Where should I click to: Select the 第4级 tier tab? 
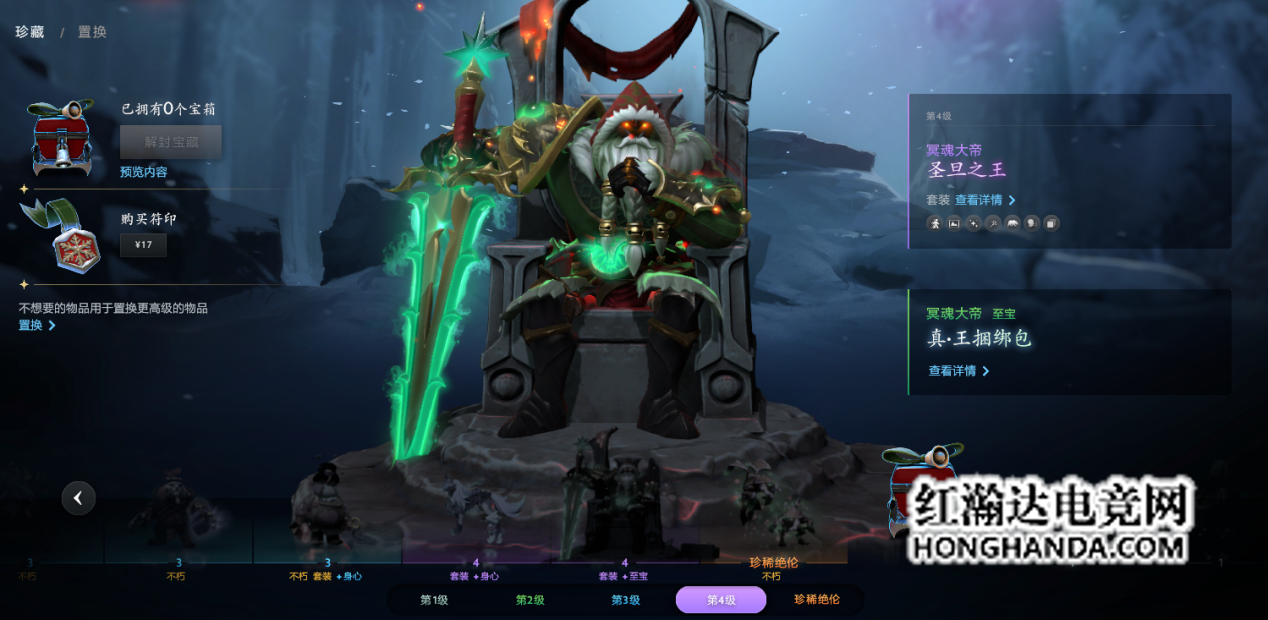point(721,600)
